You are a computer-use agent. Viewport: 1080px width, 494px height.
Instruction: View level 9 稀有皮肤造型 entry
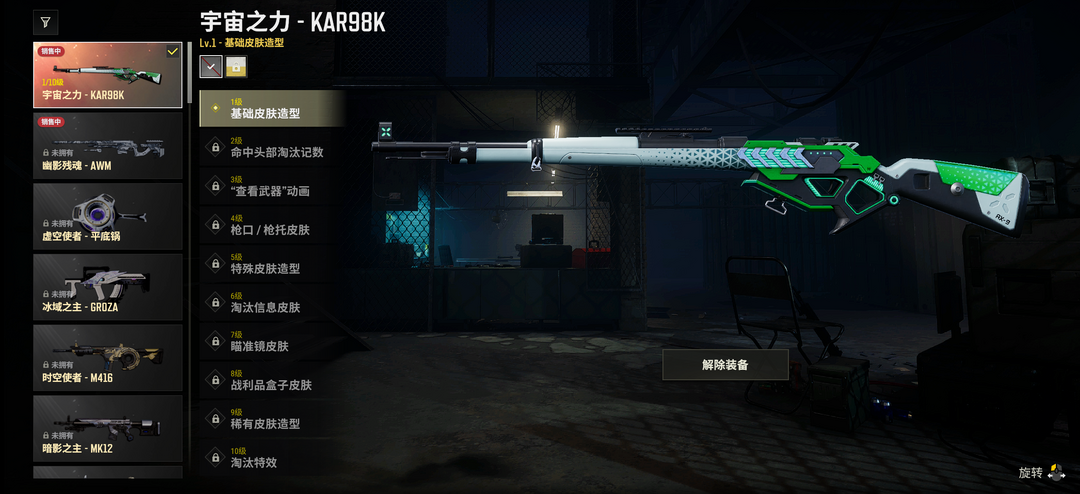tap(272, 418)
